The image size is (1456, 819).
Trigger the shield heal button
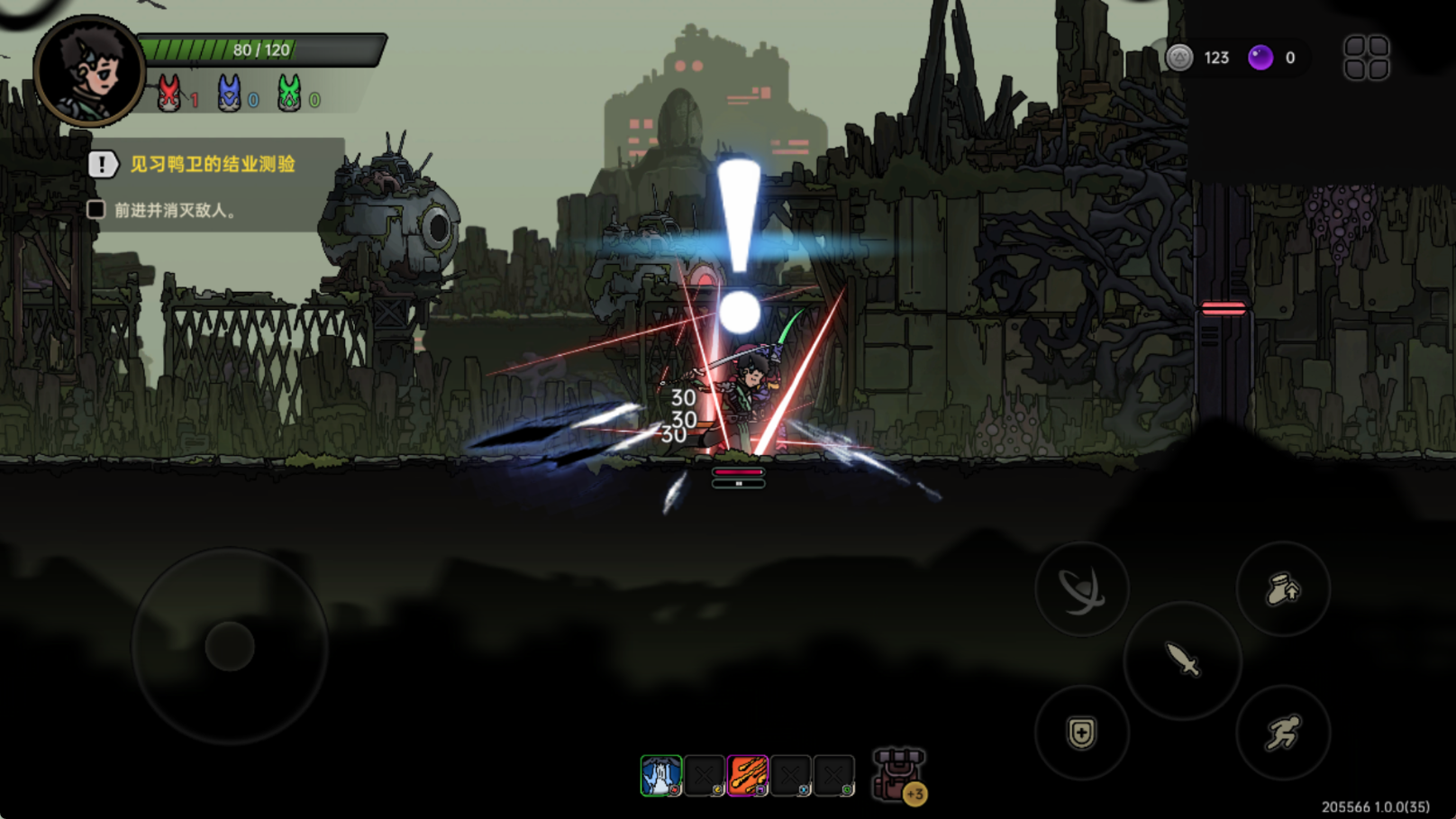click(x=1081, y=732)
